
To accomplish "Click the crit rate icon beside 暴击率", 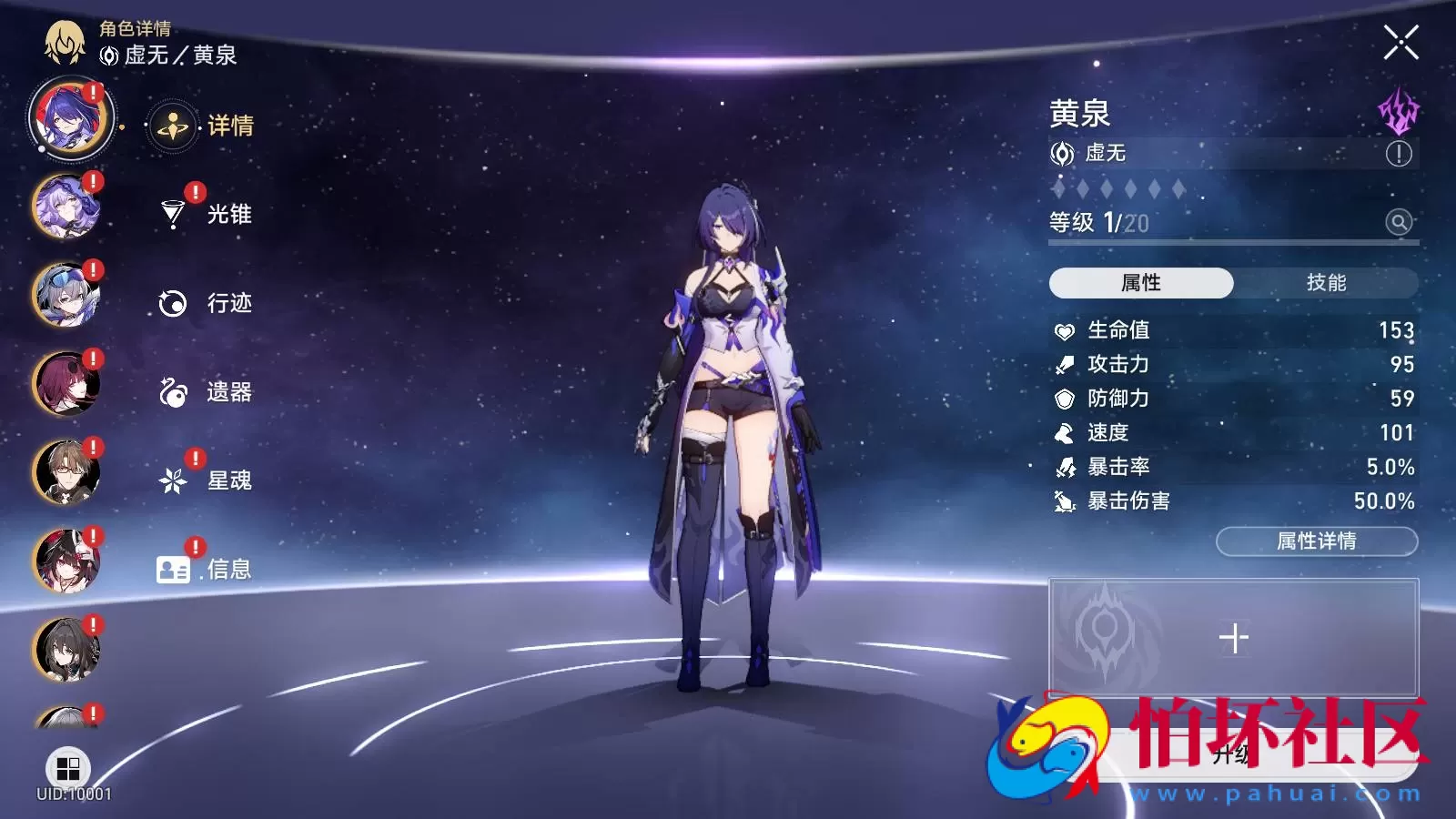I will pos(1063,467).
